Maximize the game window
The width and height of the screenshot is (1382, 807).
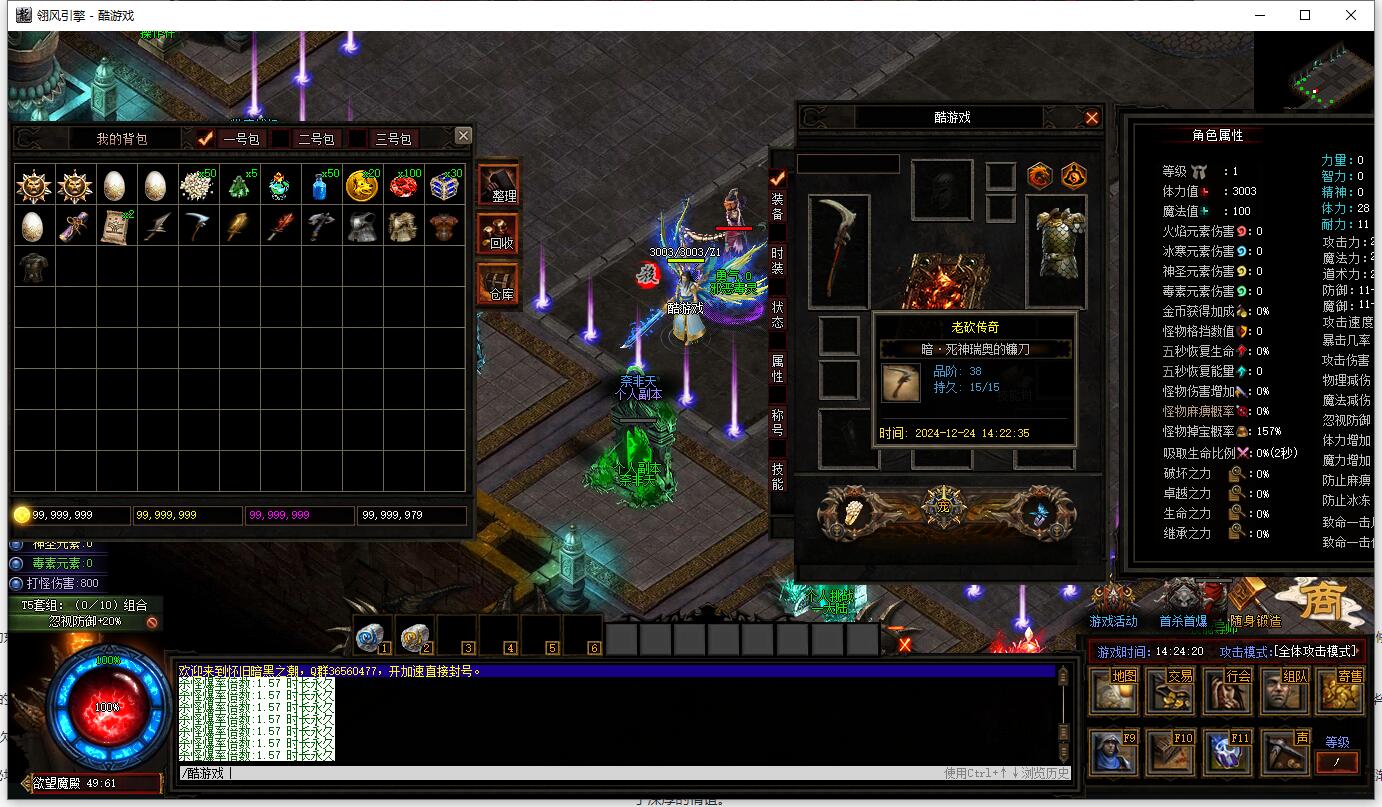(1305, 15)
